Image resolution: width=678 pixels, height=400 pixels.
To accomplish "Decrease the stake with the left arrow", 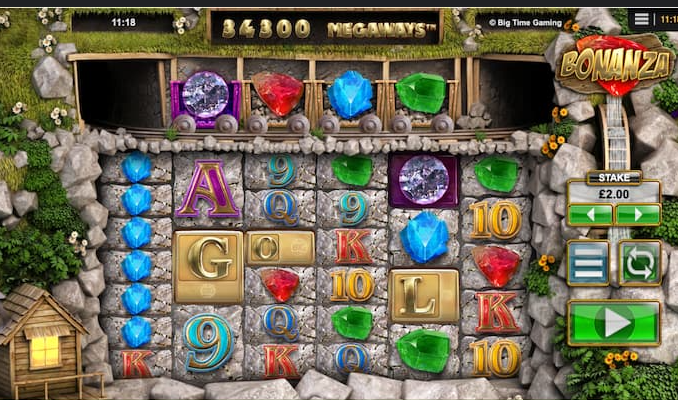I will pyautogui.click(x=590, y=215).
